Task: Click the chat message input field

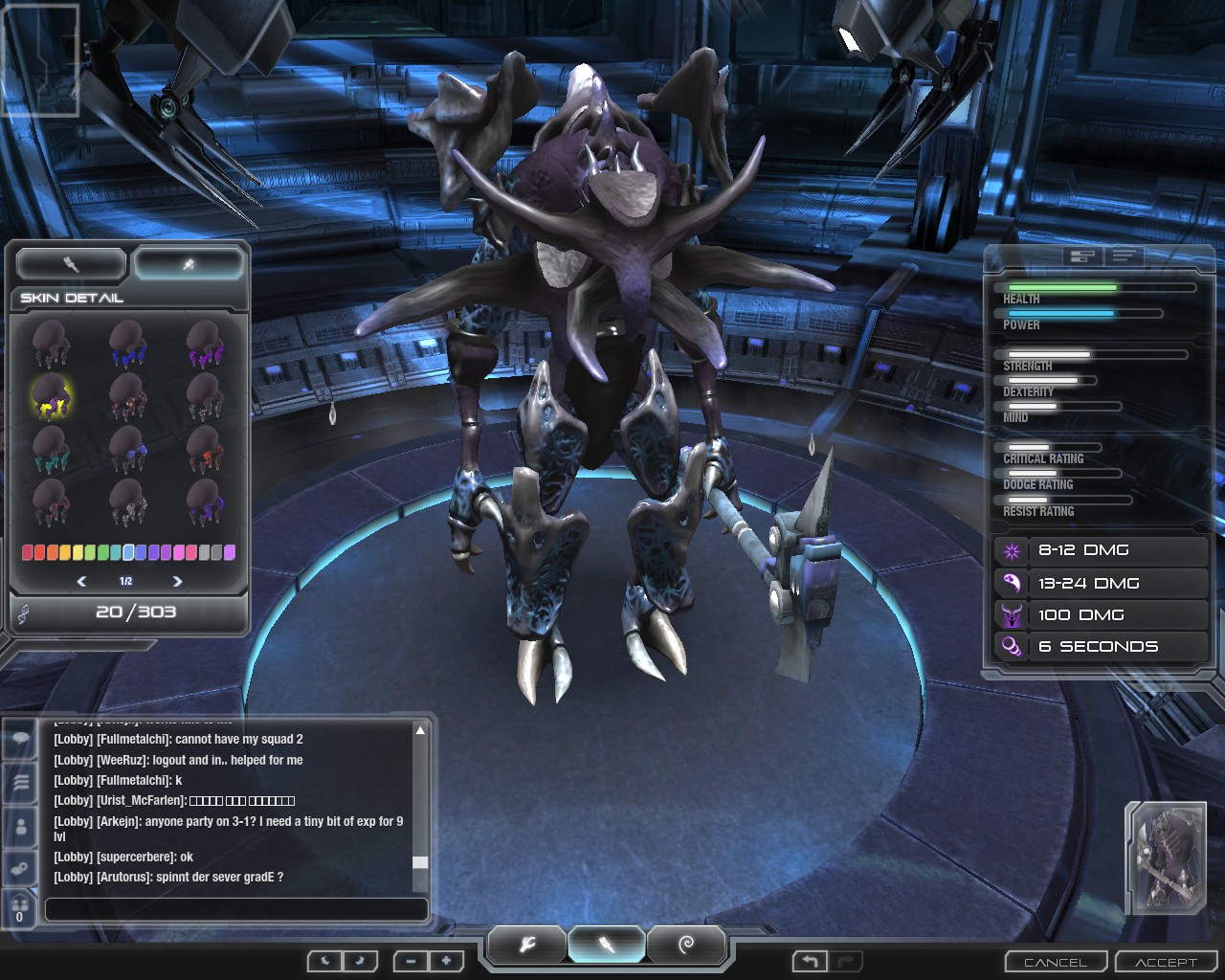Action: pos(236,910)
